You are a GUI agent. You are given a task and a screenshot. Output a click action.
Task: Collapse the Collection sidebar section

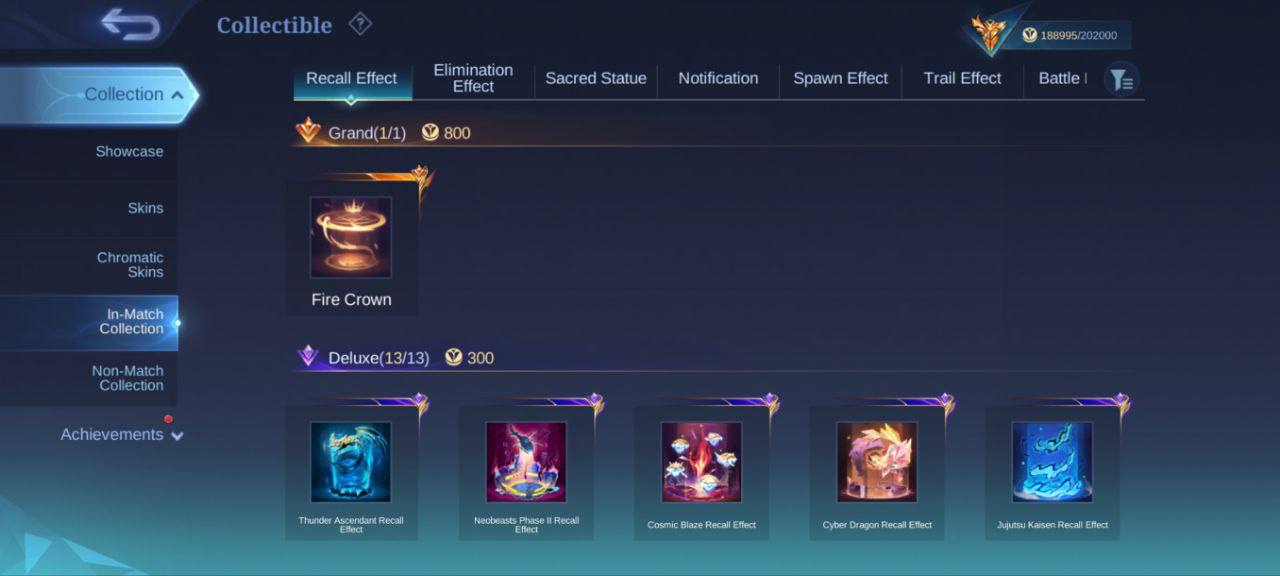133,94
